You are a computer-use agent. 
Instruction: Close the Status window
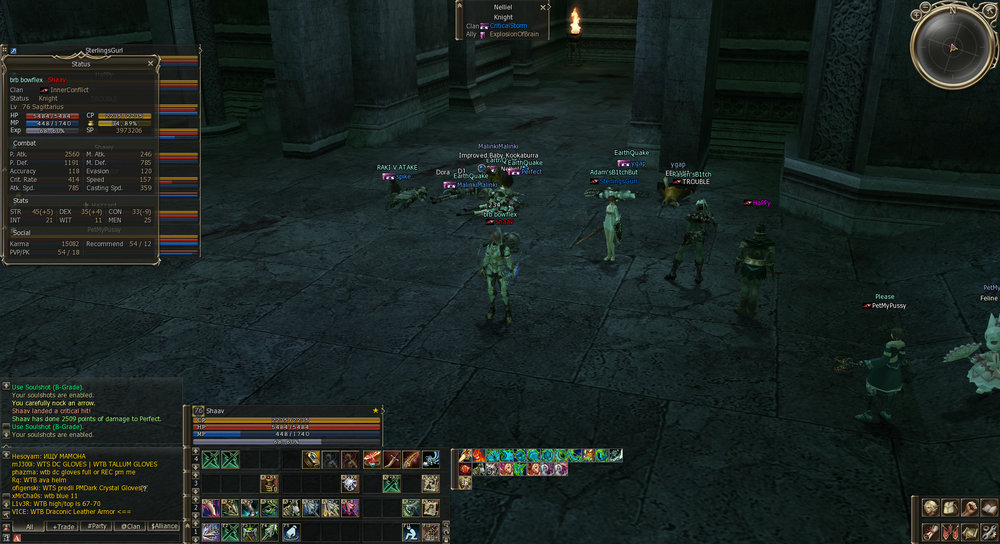151,63
